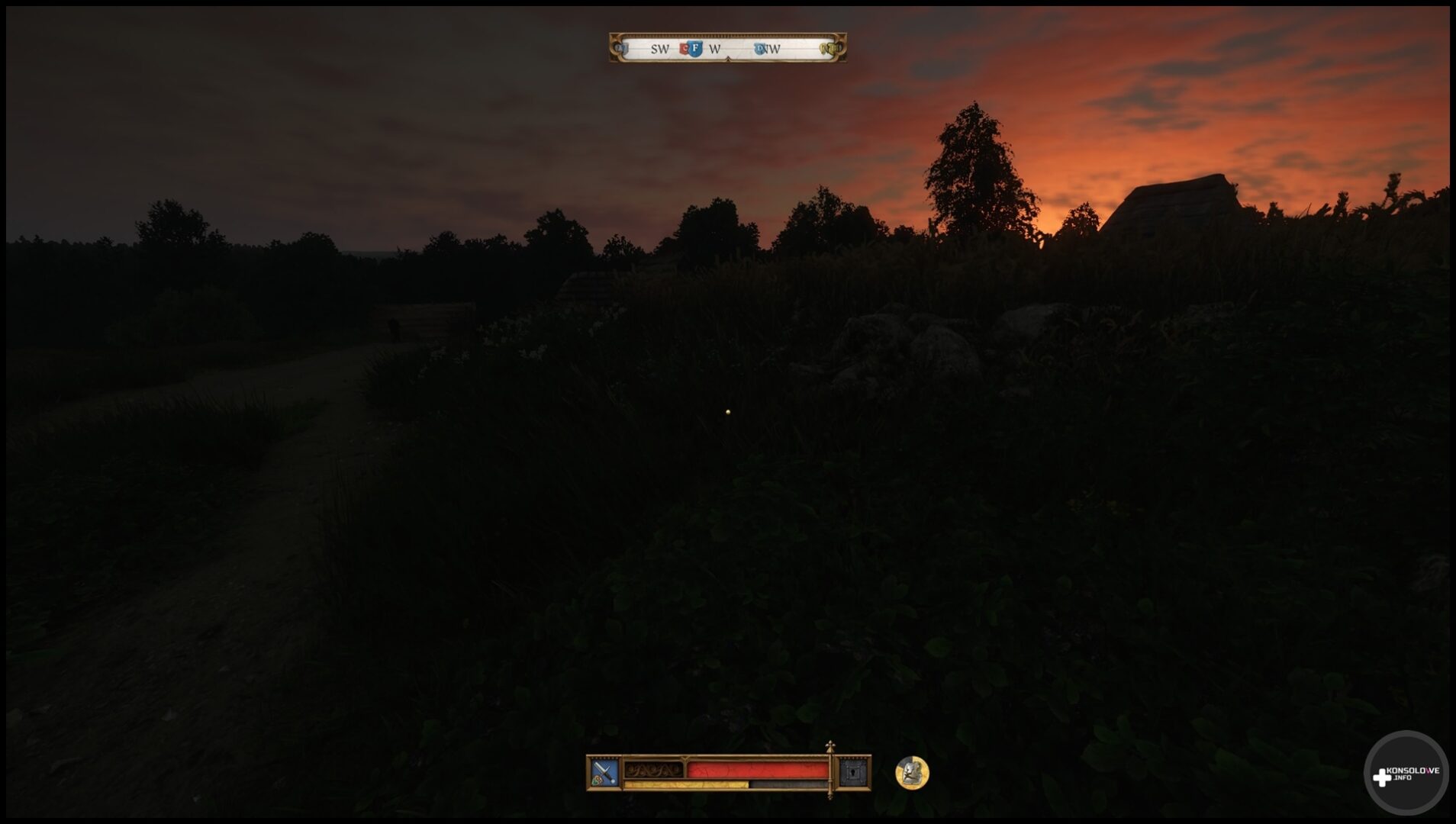
Task: Open the round gold armor status icon
Action: [x=912, y=773]
